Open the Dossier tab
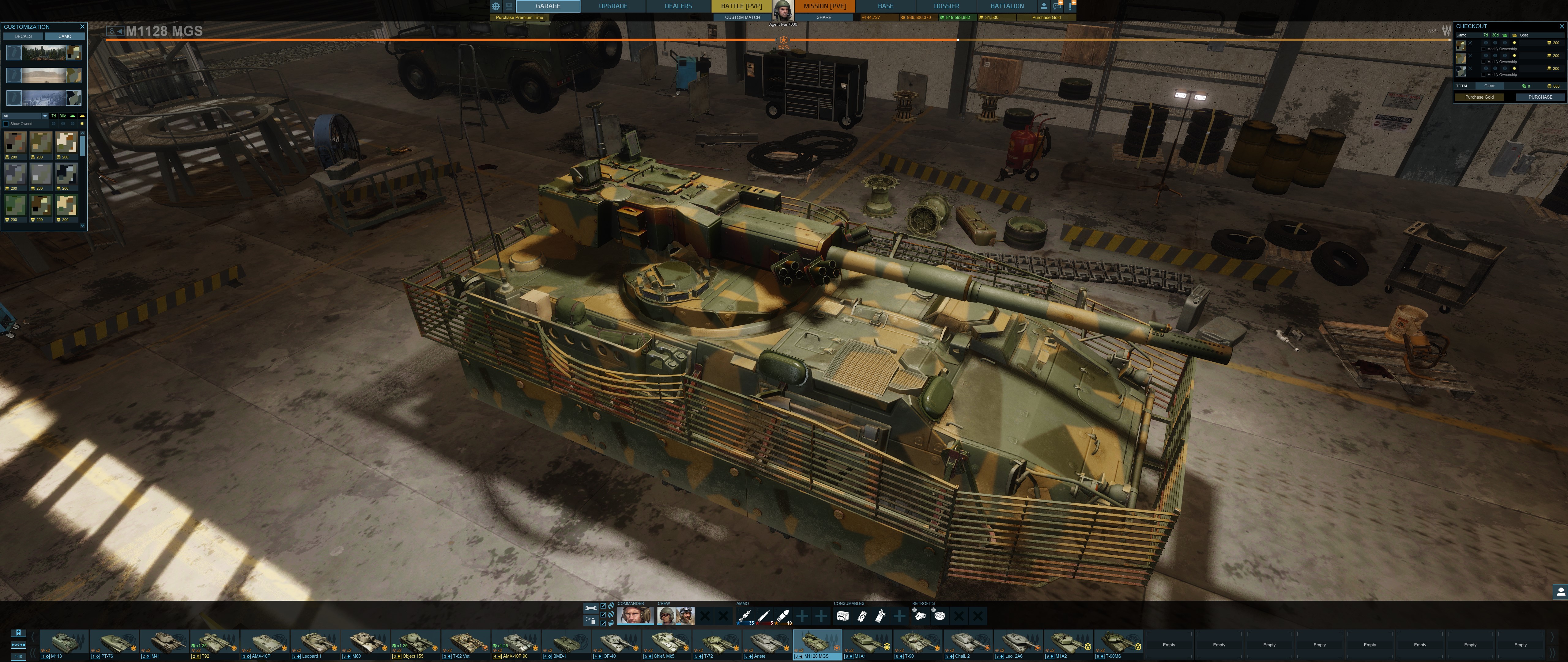Image resolution: width=1568 pixels, height=662 pixels. pos(947,6)
